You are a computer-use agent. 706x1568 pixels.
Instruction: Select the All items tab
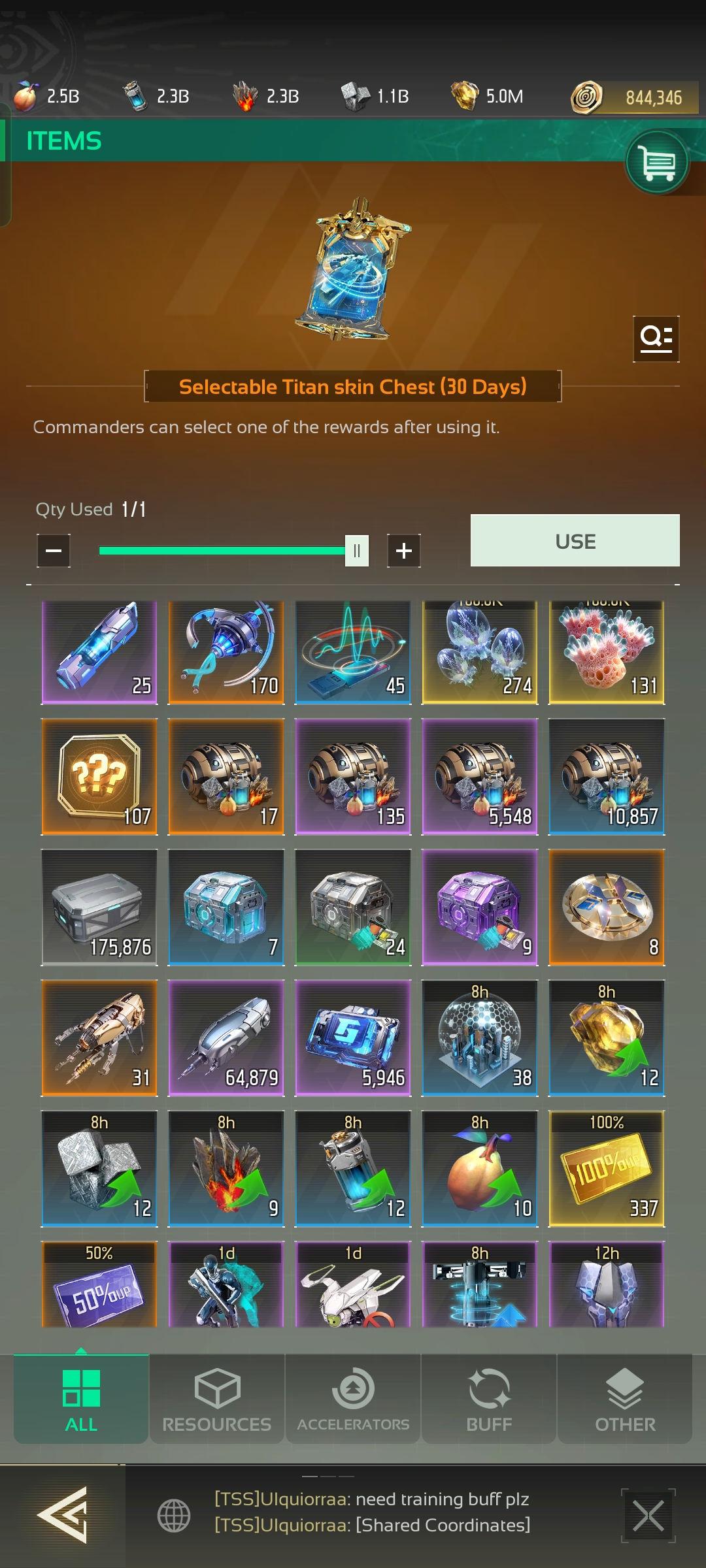coord(81,1399)
